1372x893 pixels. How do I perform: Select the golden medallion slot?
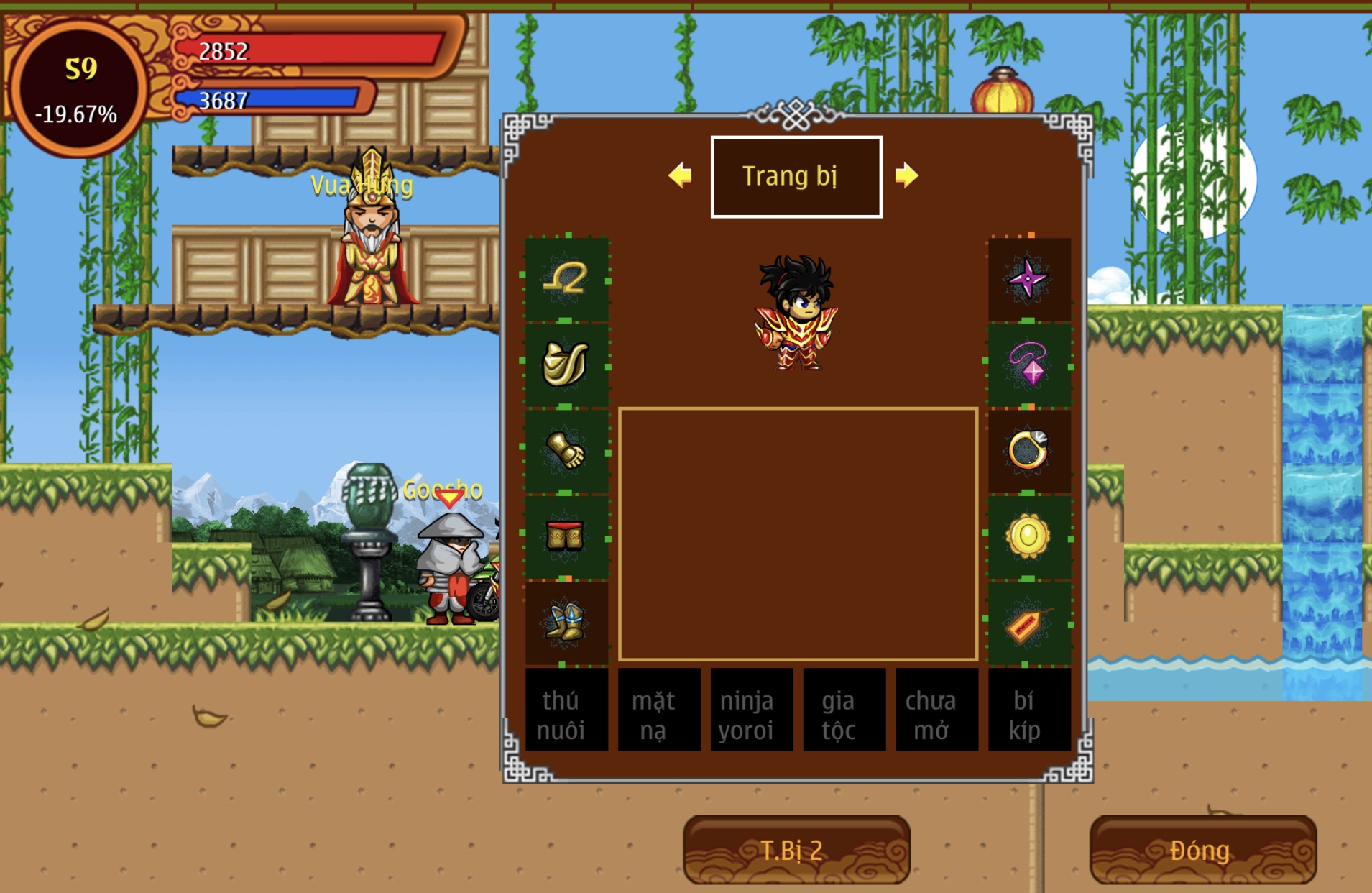pos(1028,536)
